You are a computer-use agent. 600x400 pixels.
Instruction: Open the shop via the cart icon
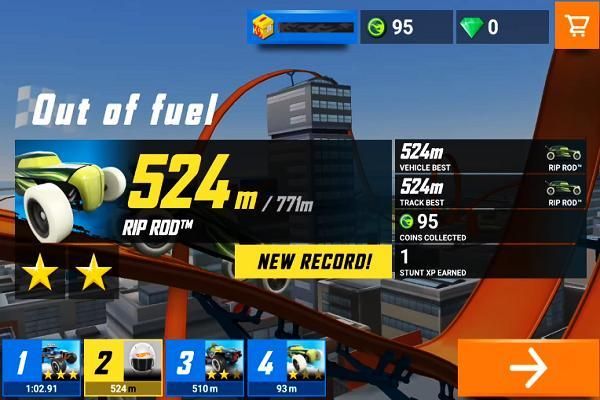[577, 27]
